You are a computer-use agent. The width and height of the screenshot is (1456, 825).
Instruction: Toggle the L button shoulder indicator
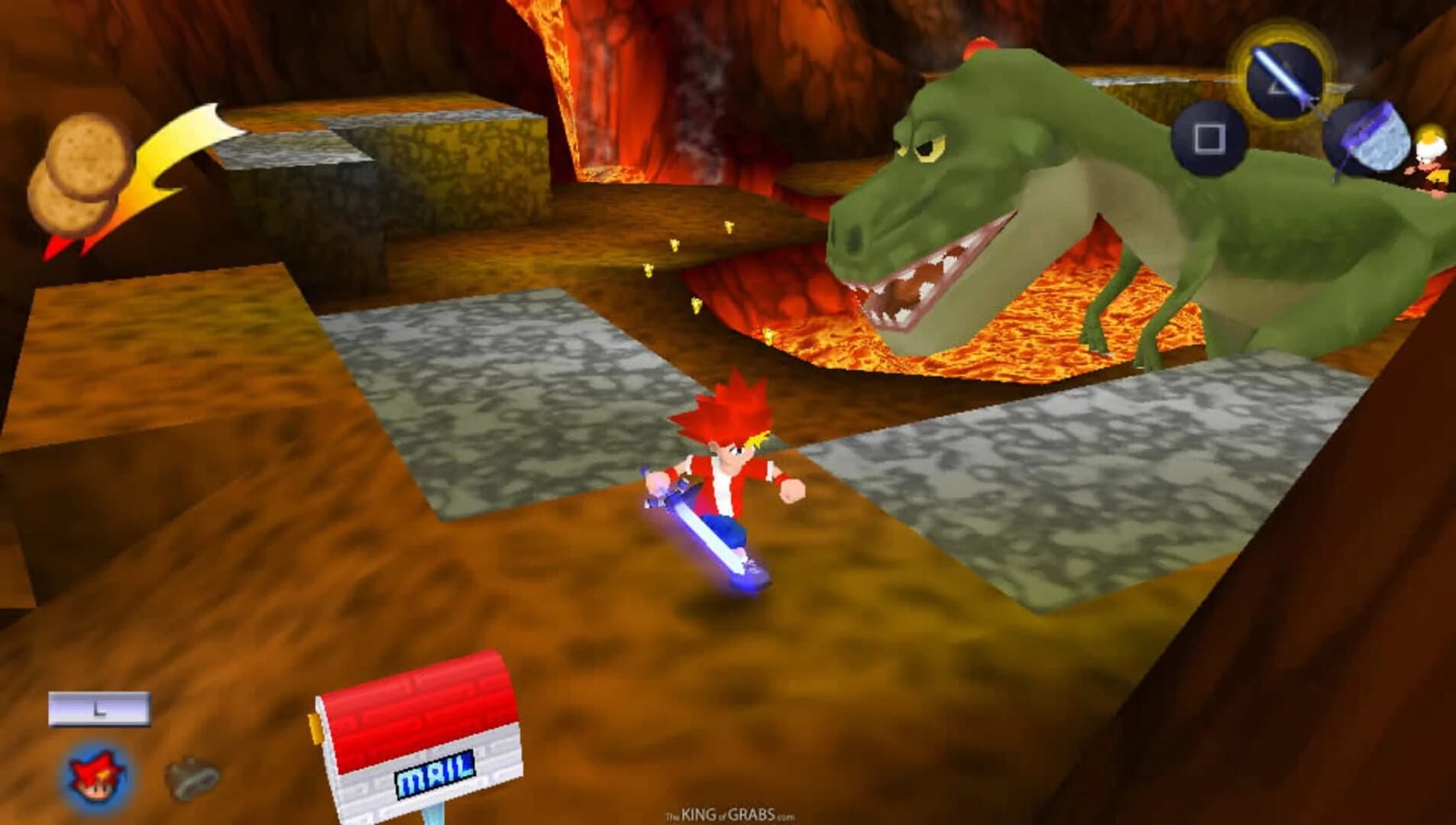(98, 710)
